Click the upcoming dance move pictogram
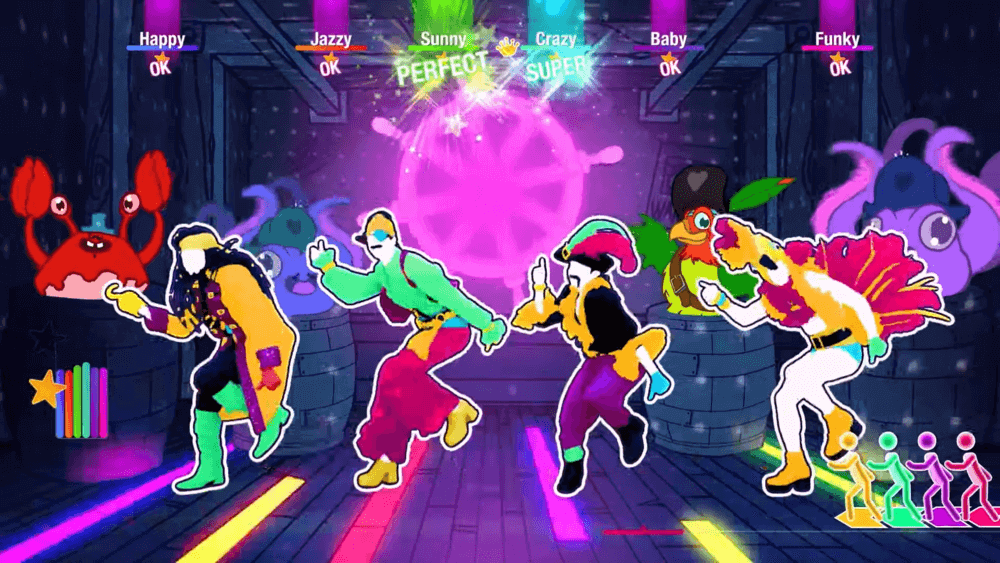This screenshot has width=1000, height=563. (x=908, y=478)
